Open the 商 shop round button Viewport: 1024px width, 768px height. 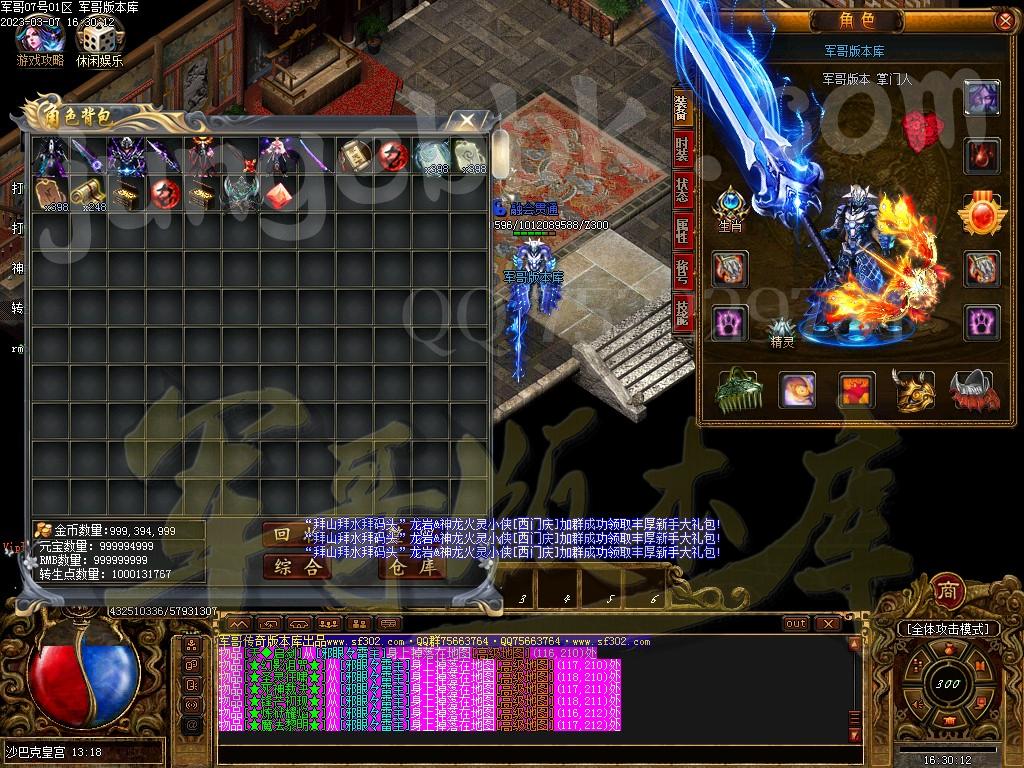tap(947, 589)
